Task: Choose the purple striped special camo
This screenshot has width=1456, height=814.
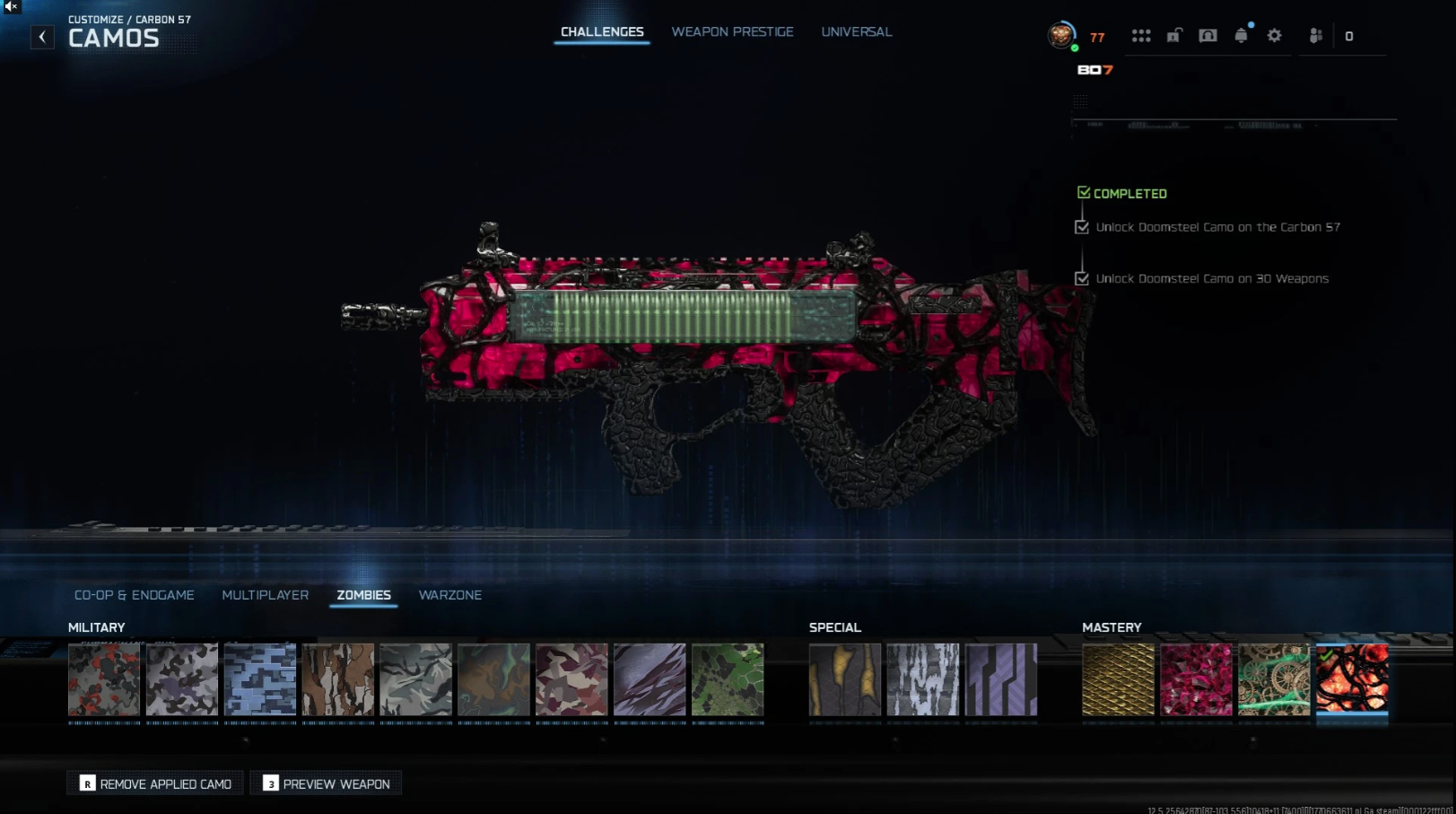Action: 1001,679
